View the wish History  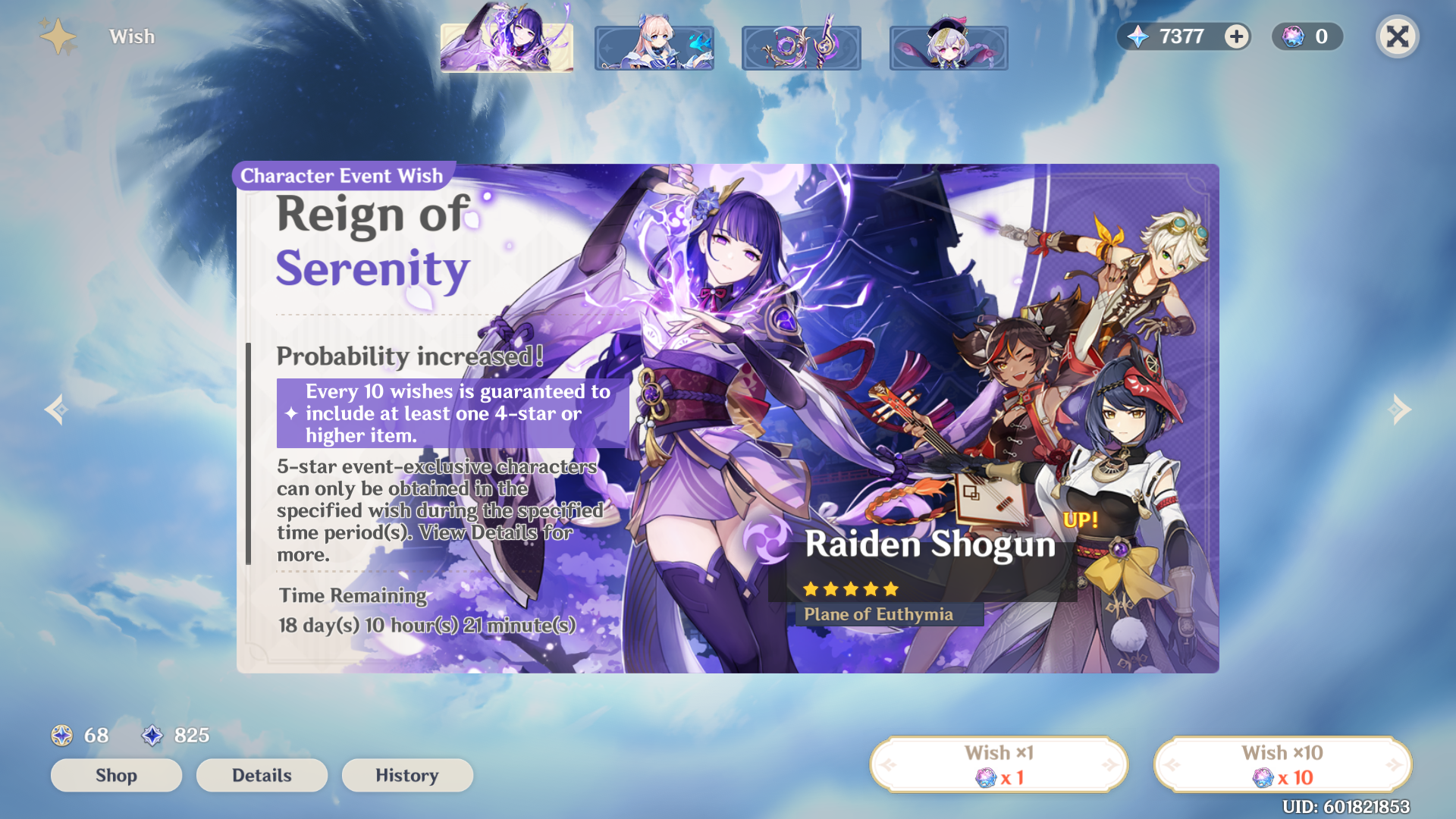407,775
